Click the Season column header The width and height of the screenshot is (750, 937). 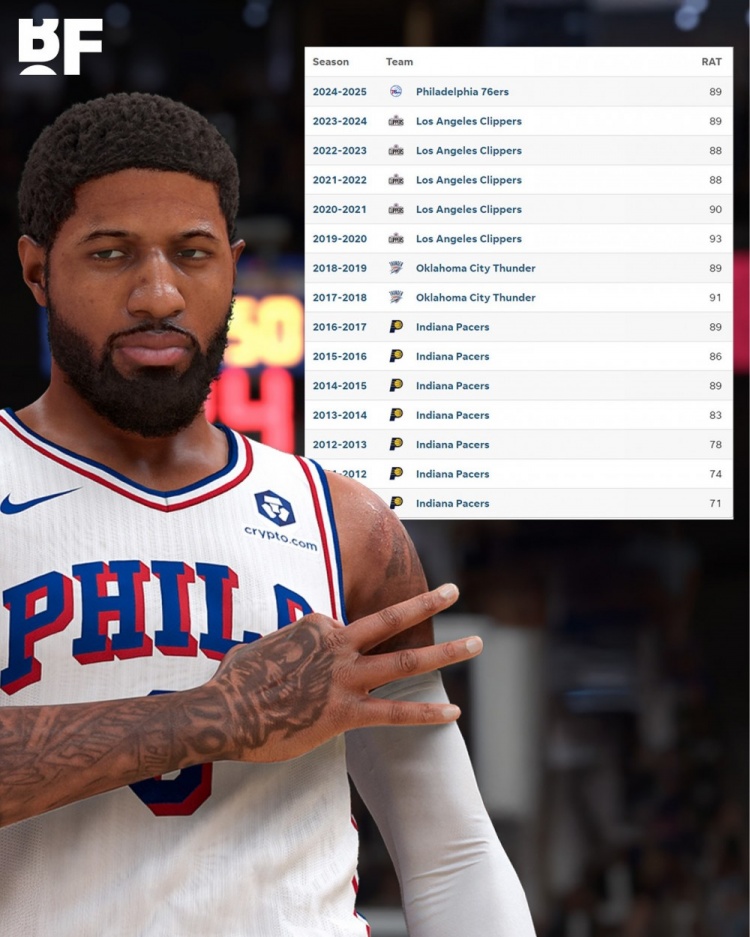point(331,62)
